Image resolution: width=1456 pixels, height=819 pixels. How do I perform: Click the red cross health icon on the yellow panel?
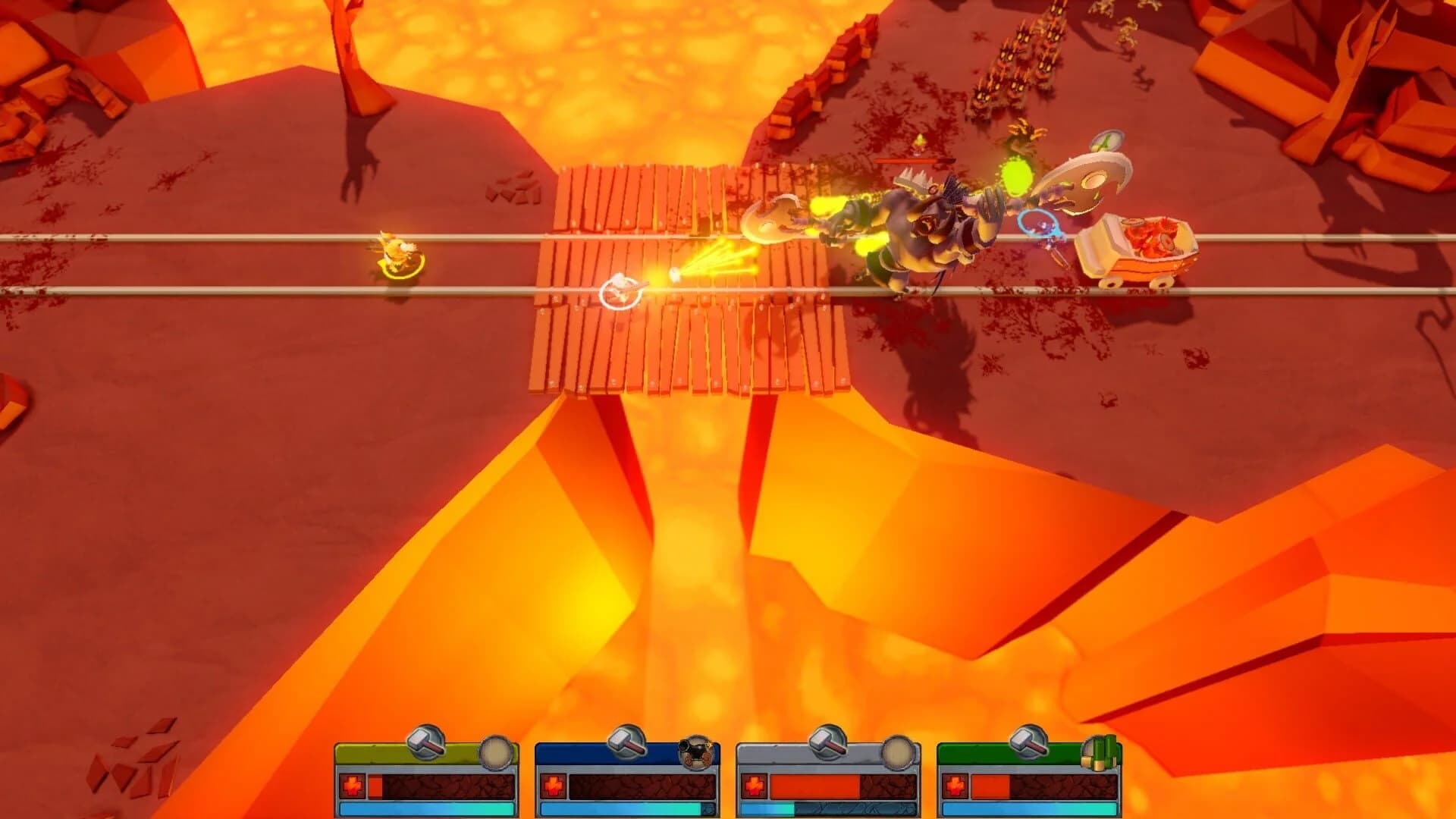[x=352, y=785]
